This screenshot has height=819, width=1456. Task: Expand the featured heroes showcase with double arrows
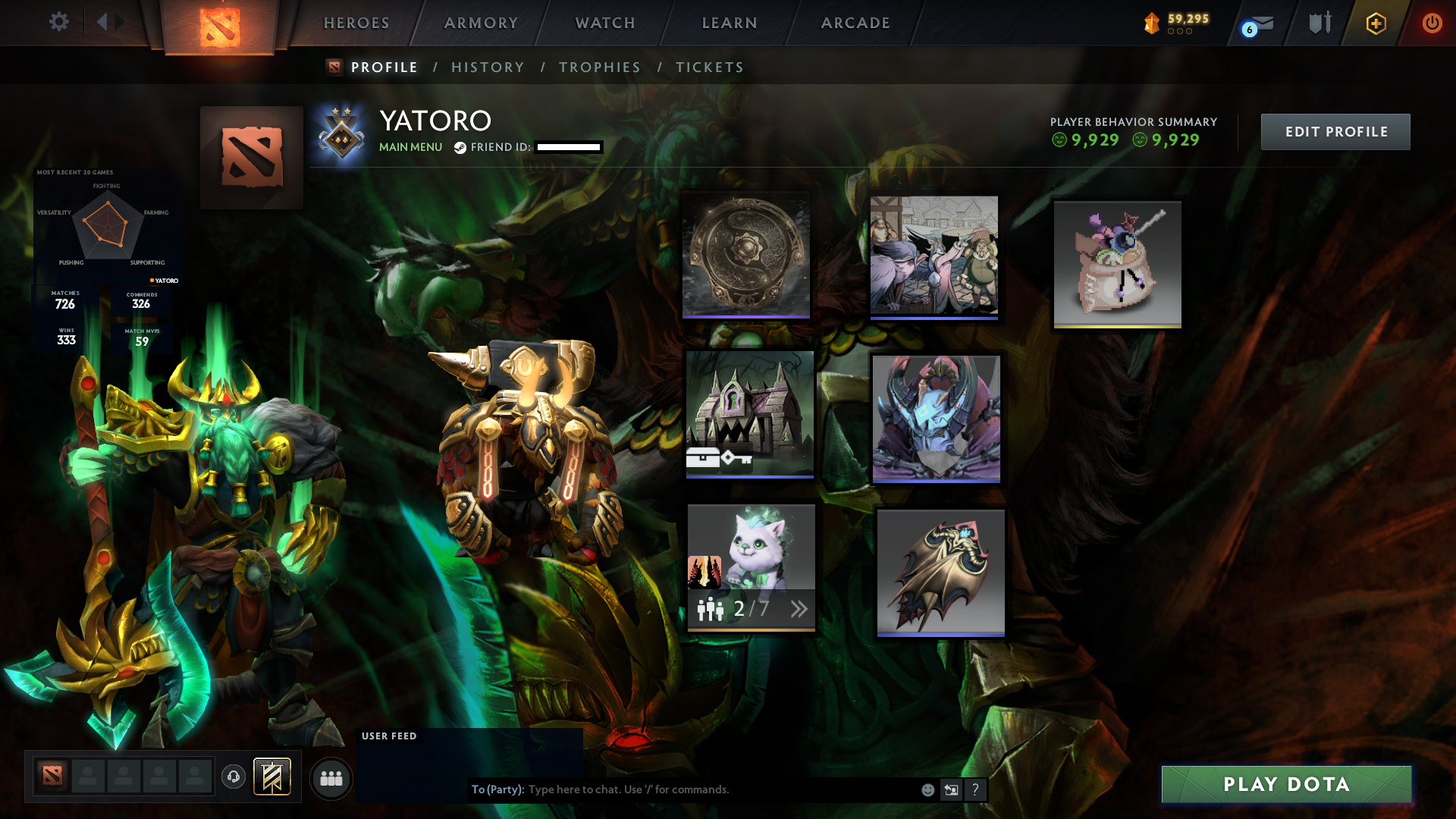pos(798,609)
